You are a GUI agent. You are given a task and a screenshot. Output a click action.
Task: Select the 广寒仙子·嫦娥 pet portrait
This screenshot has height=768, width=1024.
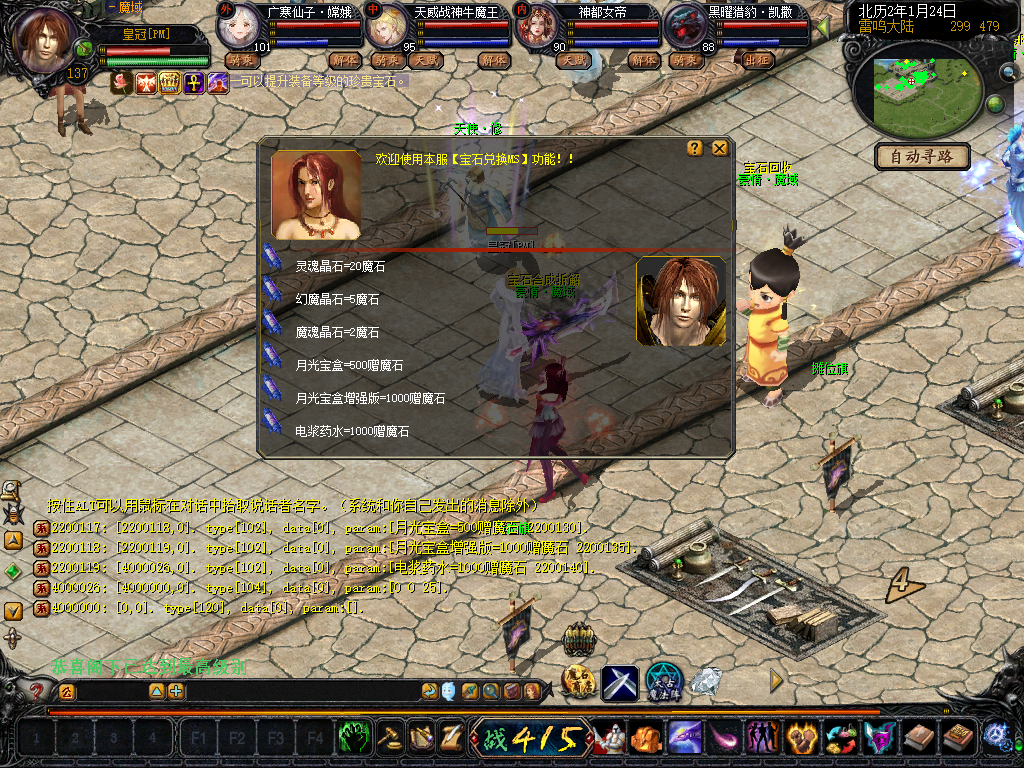pyautogui.click(x=240, y=24)
